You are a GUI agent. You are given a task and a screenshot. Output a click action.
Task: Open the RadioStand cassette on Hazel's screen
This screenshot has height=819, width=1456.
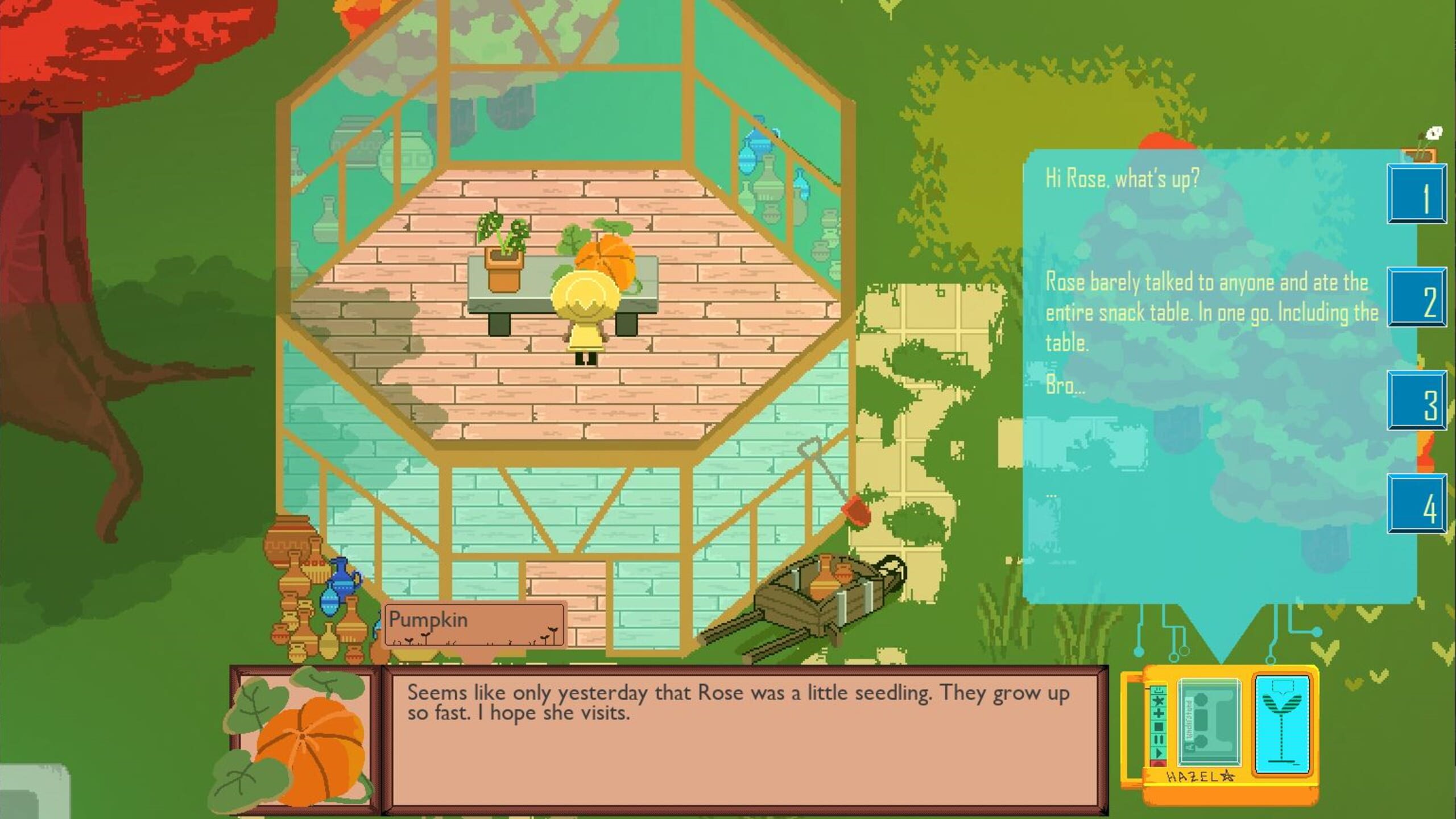[1209, 721]
